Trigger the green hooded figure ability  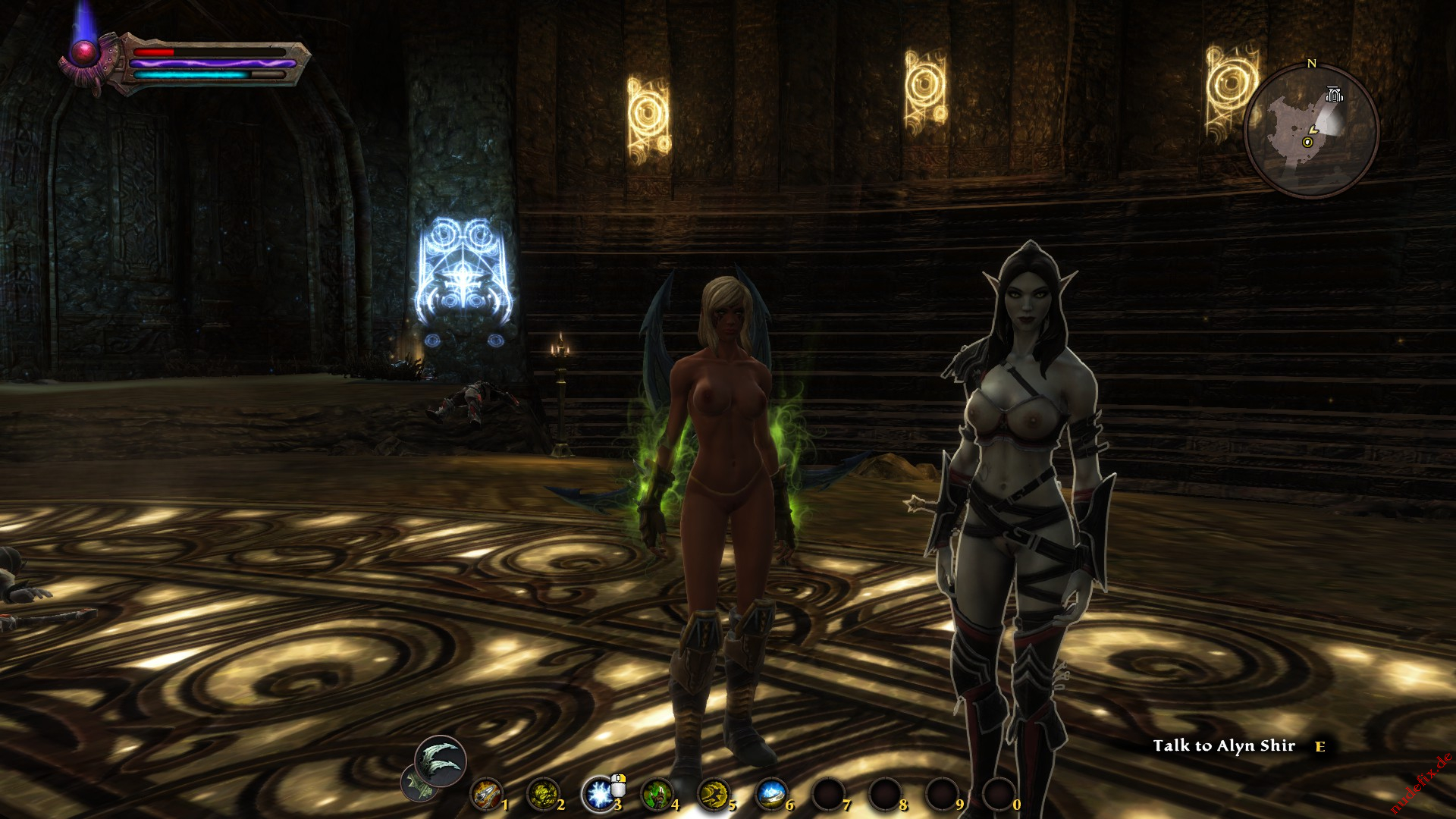[656, 795]
